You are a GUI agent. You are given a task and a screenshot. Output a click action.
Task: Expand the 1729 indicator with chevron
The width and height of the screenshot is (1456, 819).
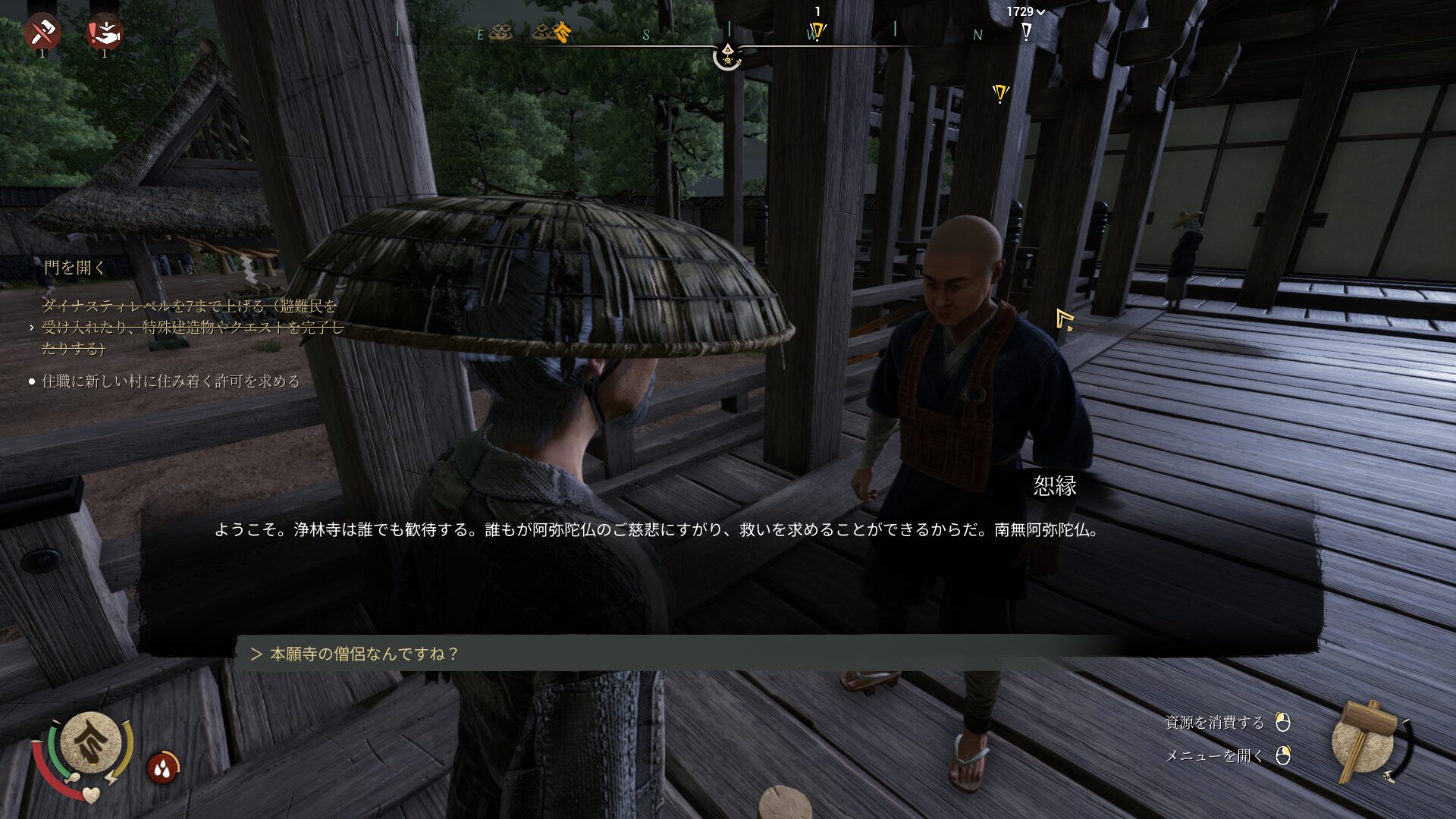coord(1025,11)
